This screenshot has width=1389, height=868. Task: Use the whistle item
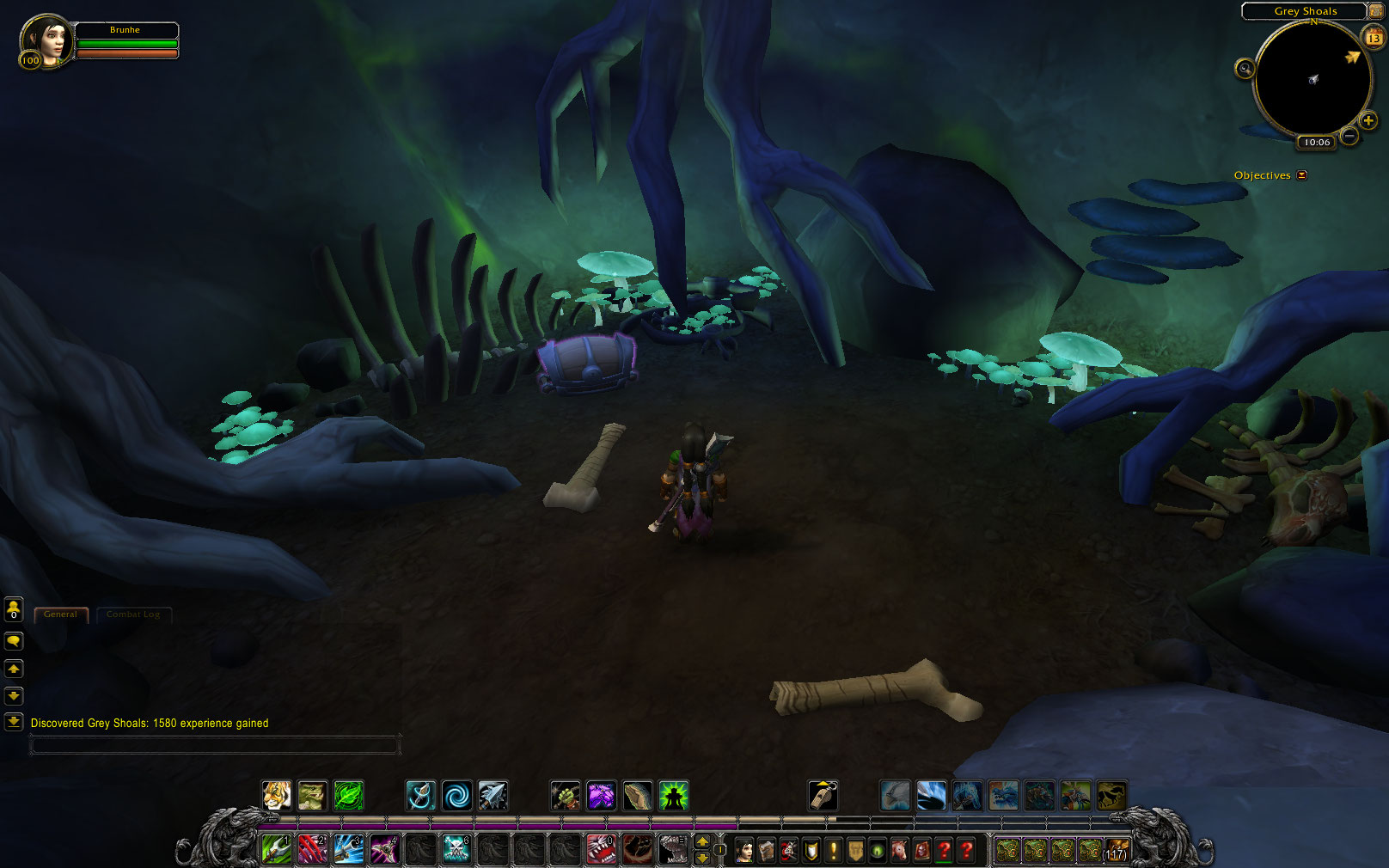pyautogui.click(x=823, y=796)
